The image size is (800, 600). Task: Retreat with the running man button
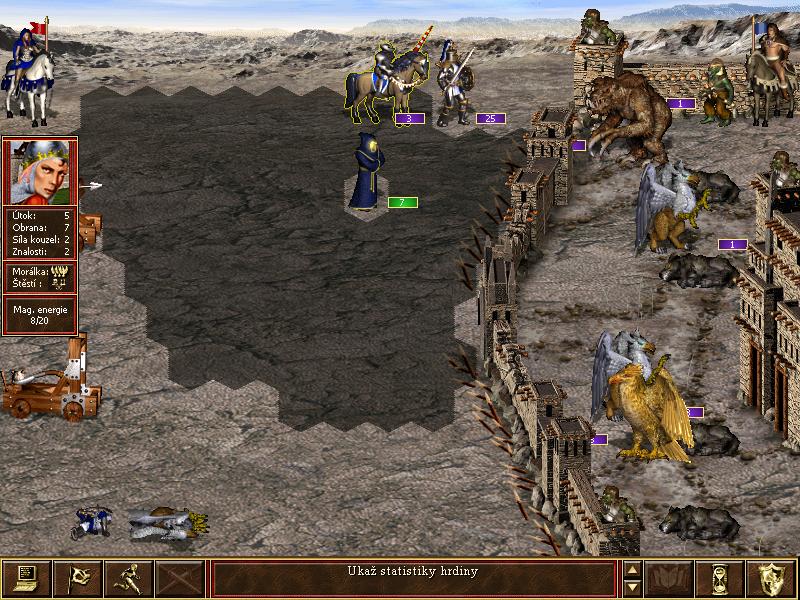pos(128,578)
